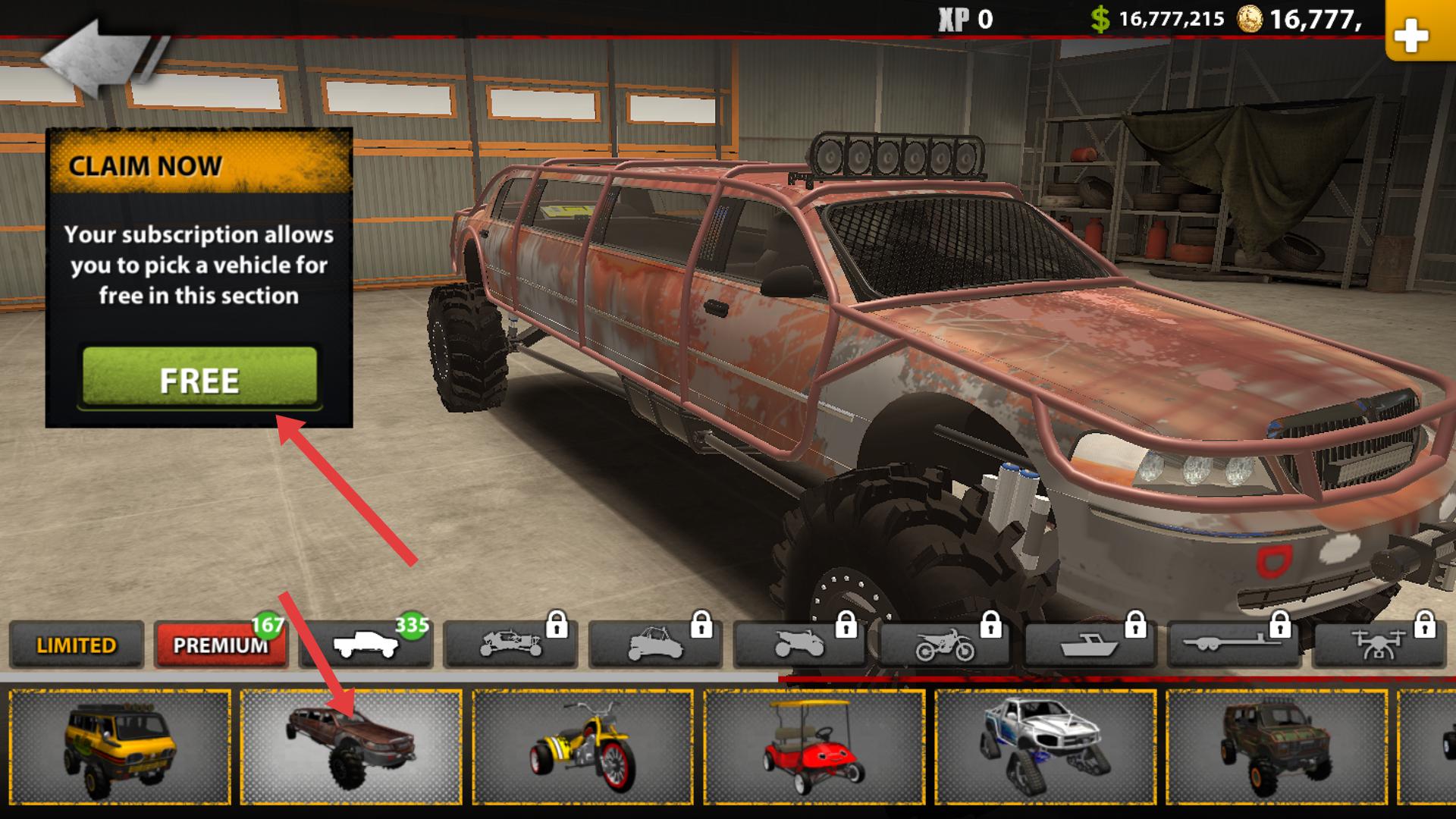Open the locked trailer category
Screen dimensions: 1456x819
pos(1234,645)
